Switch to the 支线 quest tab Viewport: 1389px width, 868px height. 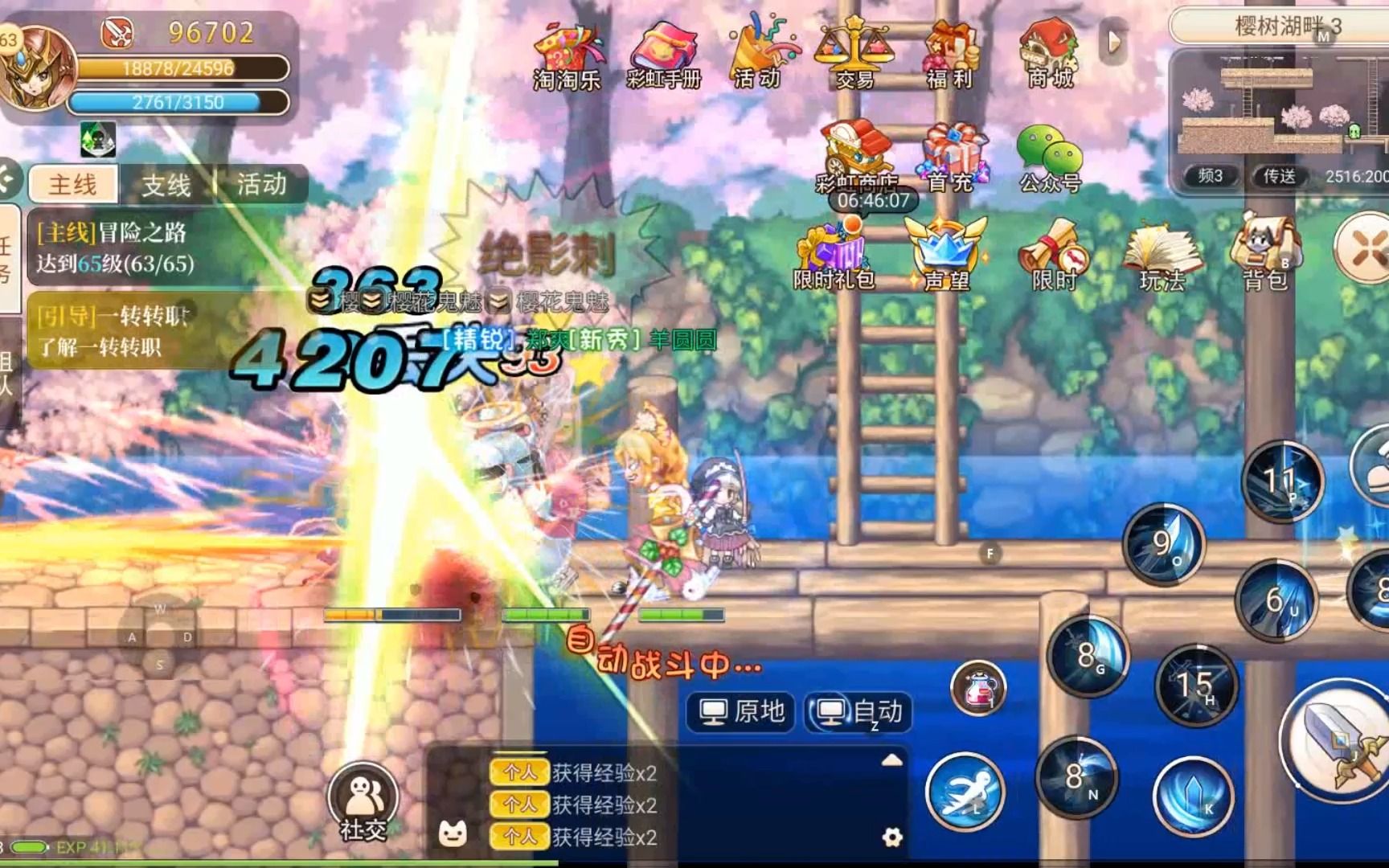pyautogui.click(x=169, y=184)
